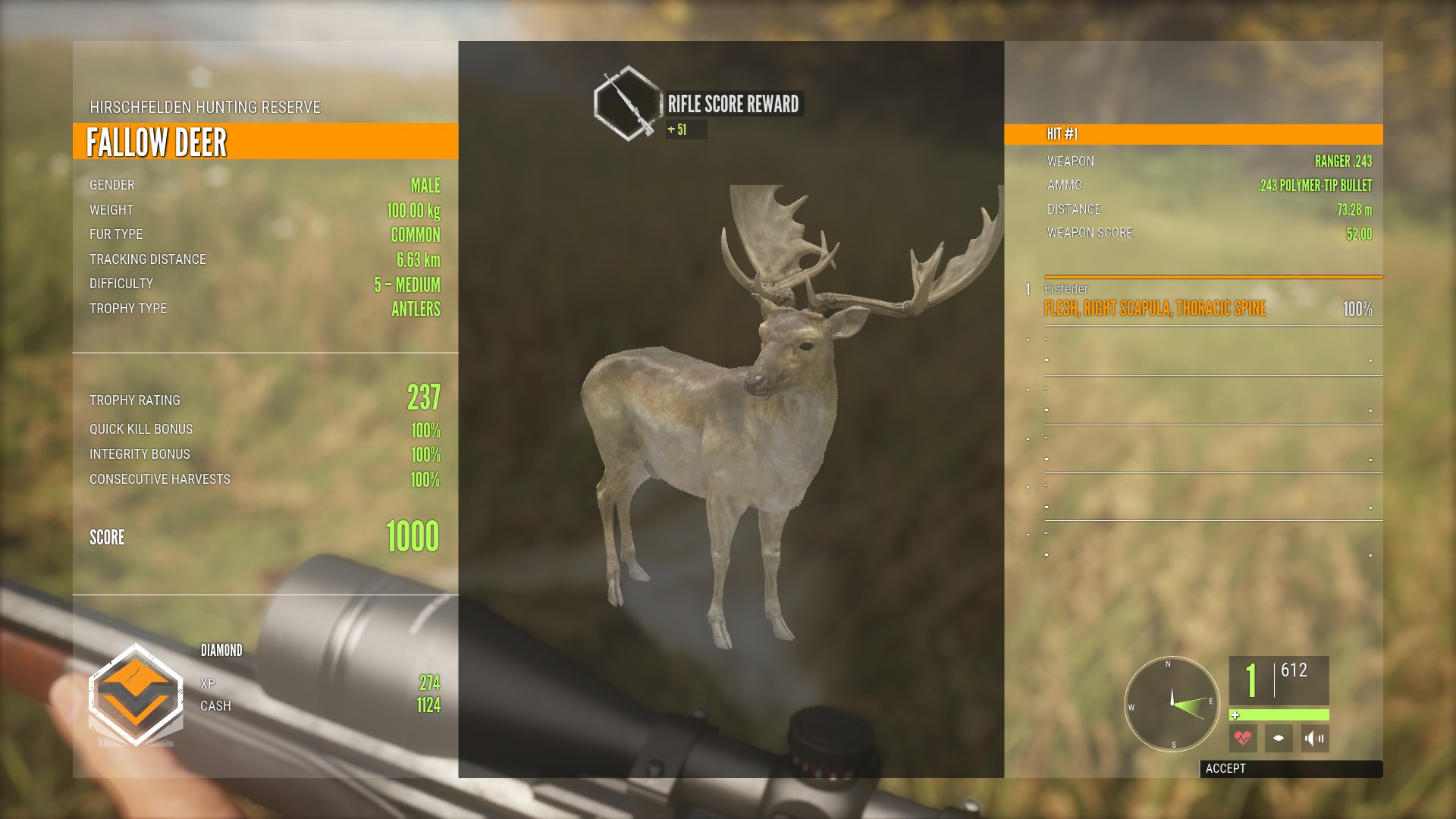
Task: Mute game audio with the speaker toggle
Action: (x=1314, y=738)
